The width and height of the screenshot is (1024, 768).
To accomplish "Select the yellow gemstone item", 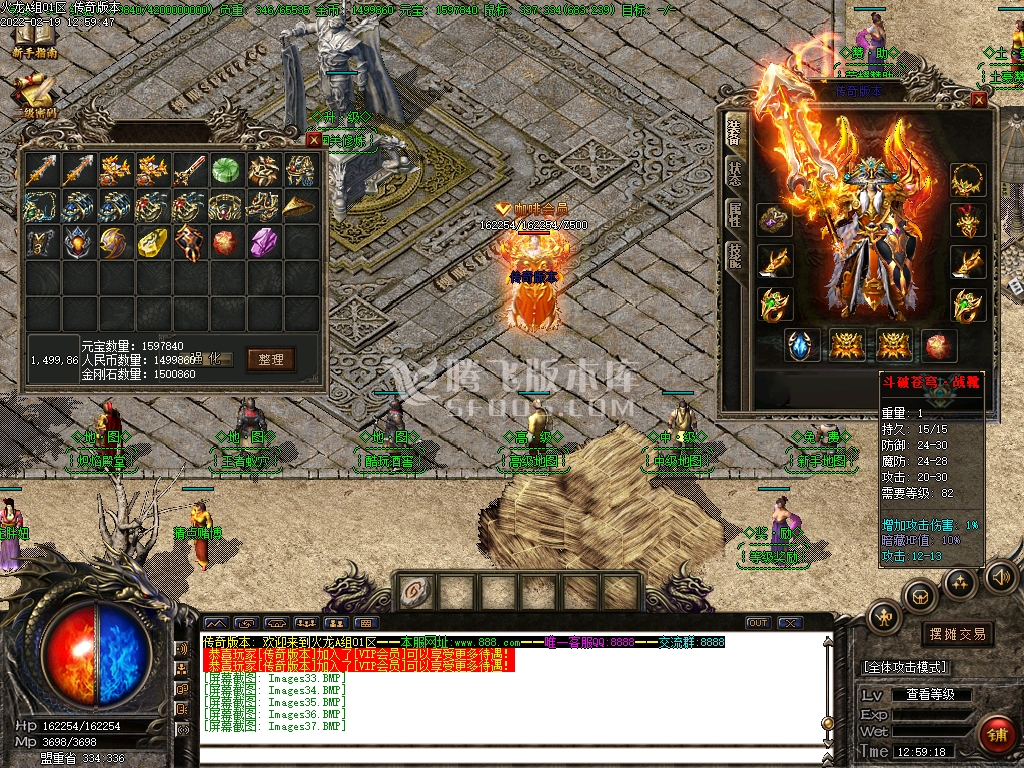I will coord(152,242).
